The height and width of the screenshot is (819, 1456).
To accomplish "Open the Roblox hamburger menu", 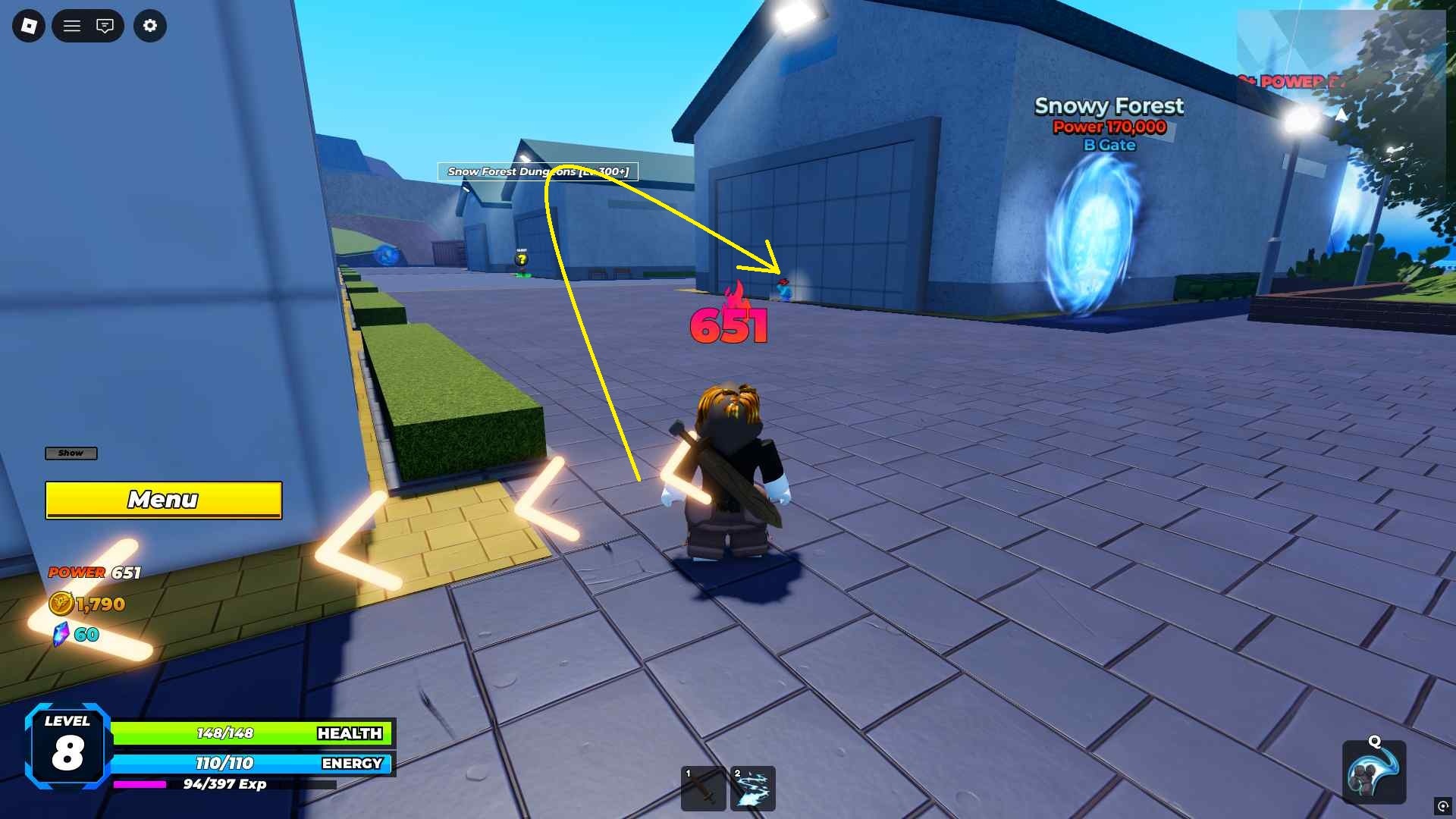I will tap(72, 25).
